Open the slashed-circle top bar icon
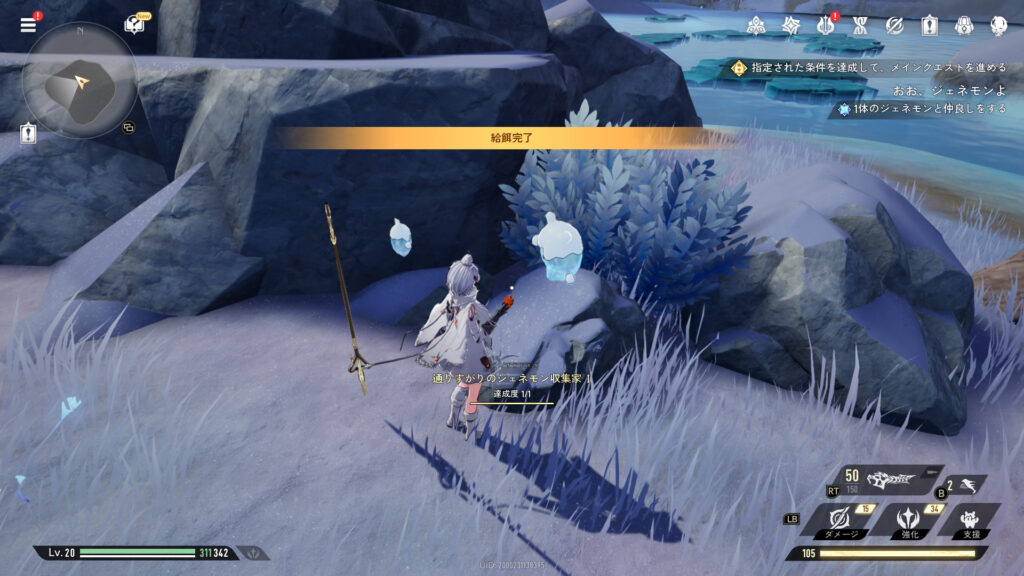 (x=894, y=26)
